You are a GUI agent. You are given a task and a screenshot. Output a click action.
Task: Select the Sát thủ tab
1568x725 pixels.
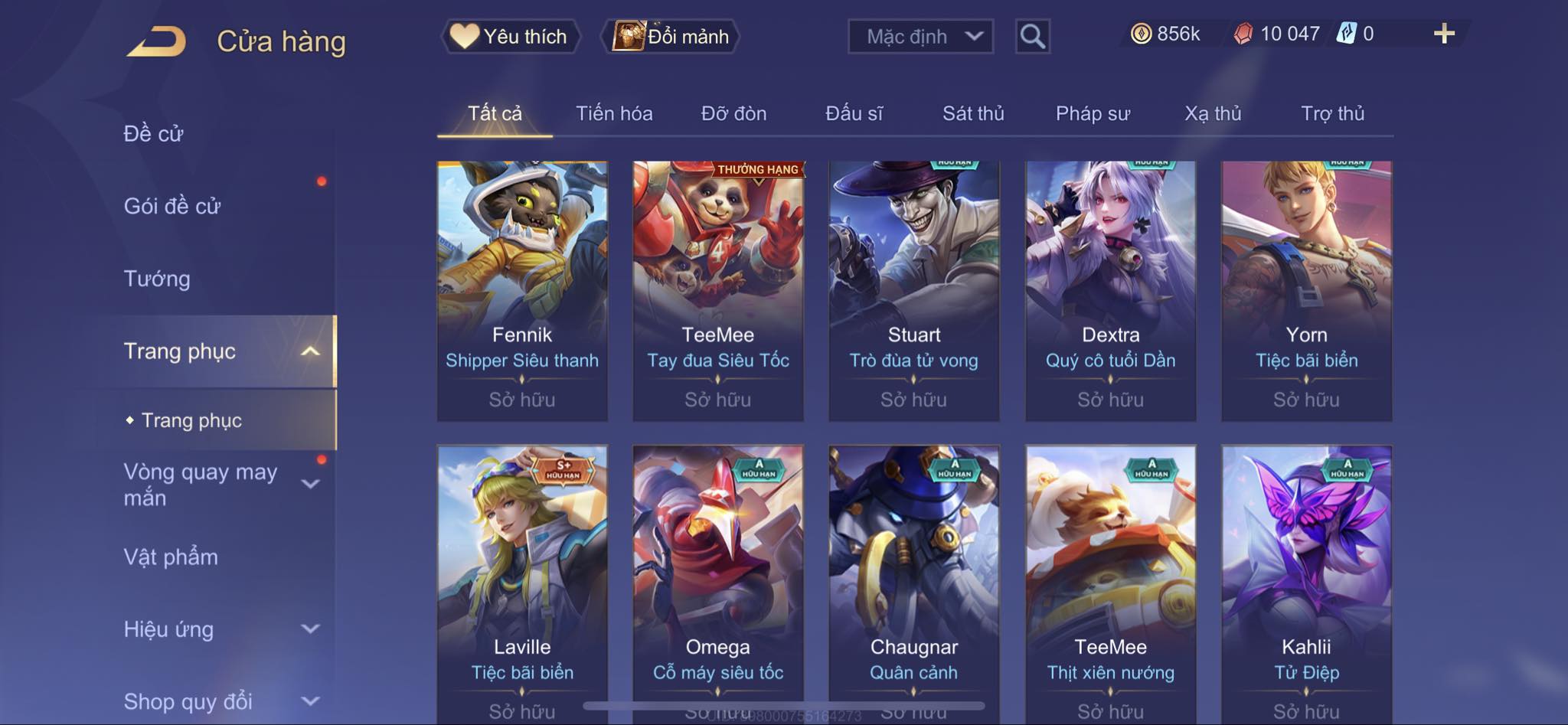point(972,113)
